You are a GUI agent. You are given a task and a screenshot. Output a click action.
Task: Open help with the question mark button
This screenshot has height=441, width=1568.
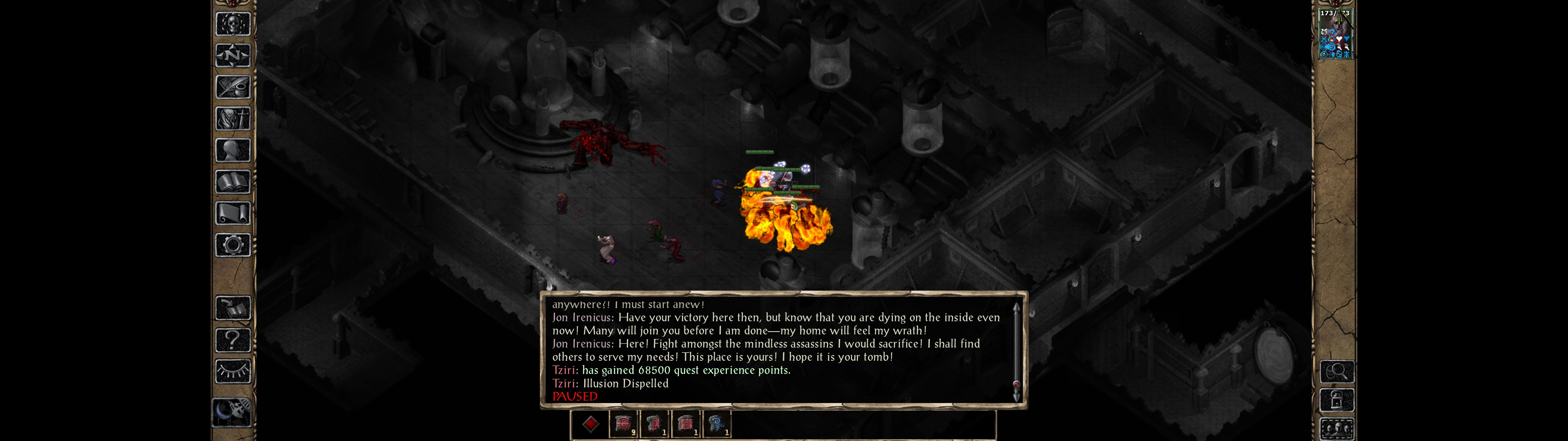[232, 340]
